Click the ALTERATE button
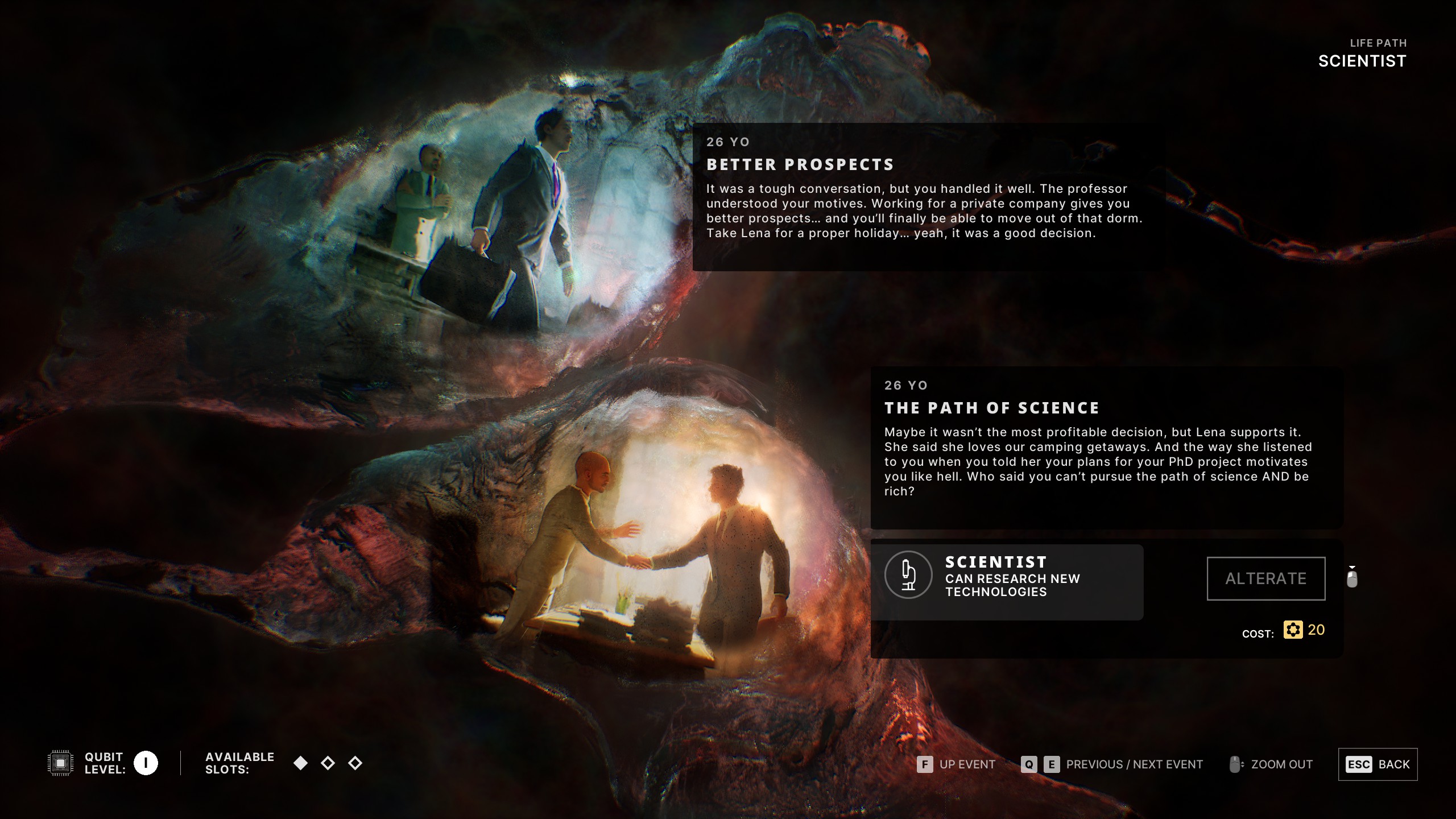The height and width of the screenshot is (819, 1456). [1265, 578]
